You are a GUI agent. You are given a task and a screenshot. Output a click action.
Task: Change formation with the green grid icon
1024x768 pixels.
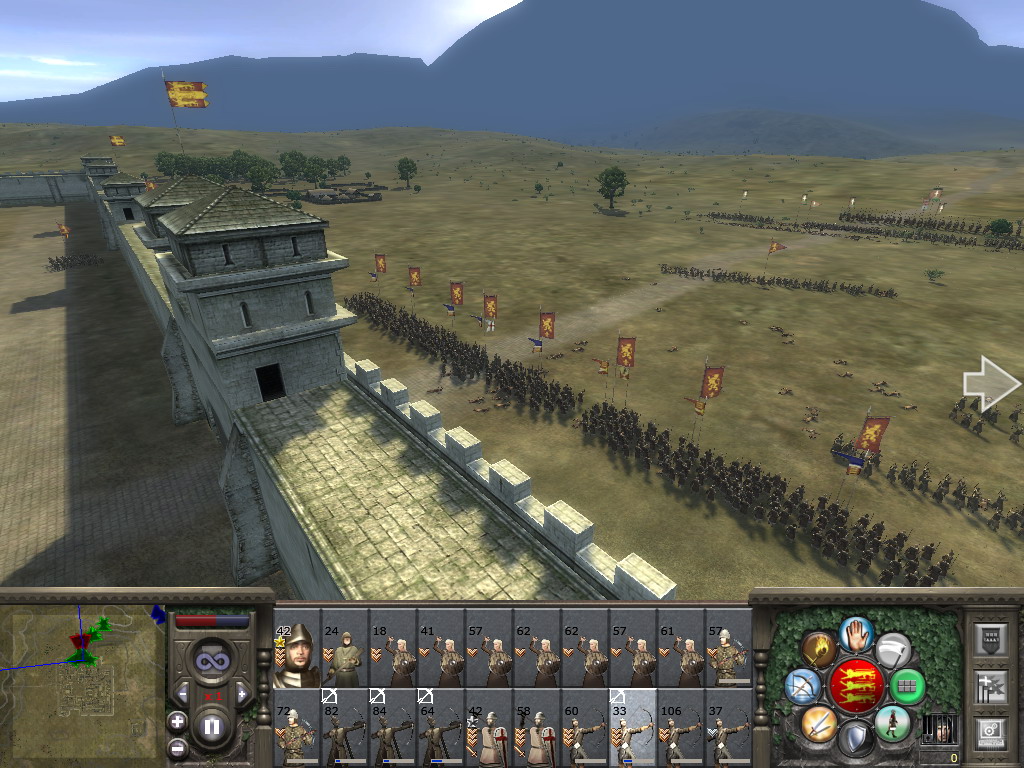[907, 686]
